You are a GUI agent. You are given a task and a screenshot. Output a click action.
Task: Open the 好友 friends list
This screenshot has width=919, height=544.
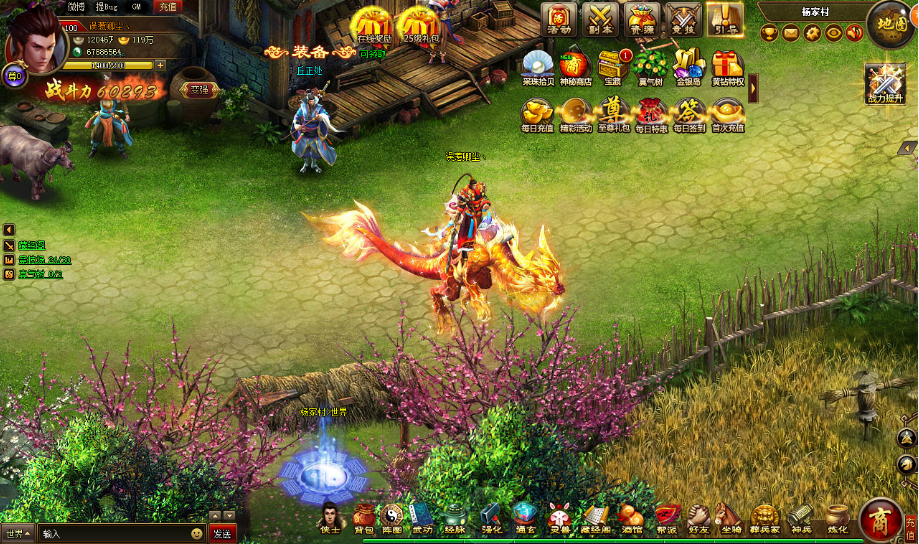697,516
